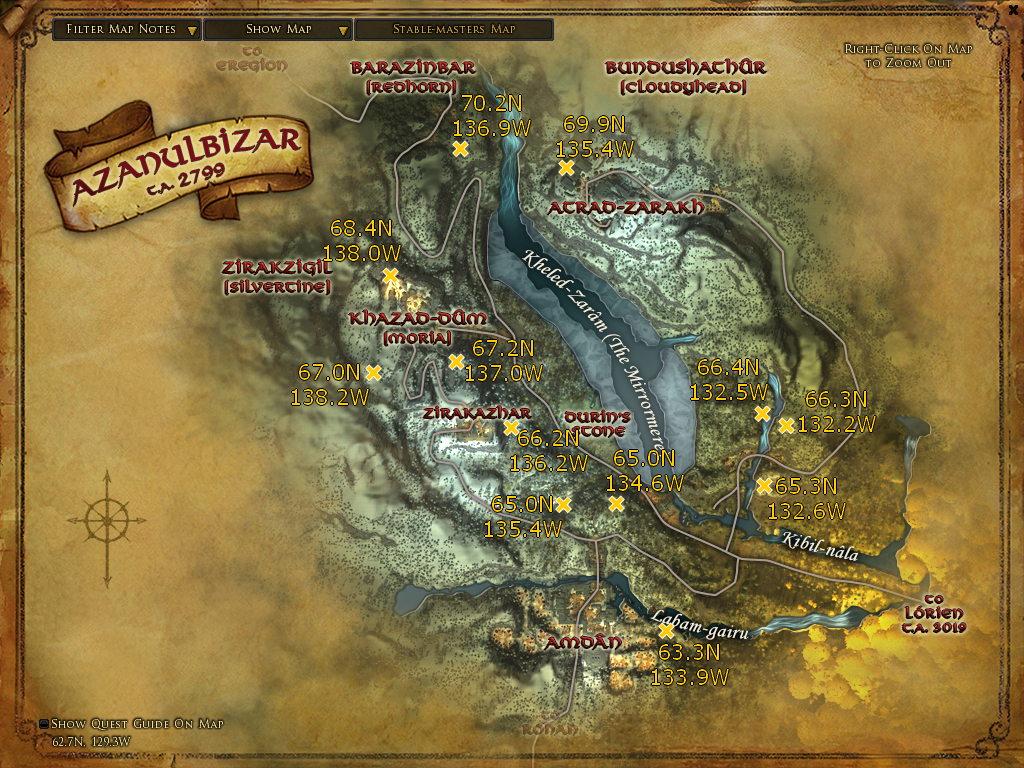Select the X marker at 66.4N 132.5W
The image size is (1024, 768).
(x=762, y=413)
